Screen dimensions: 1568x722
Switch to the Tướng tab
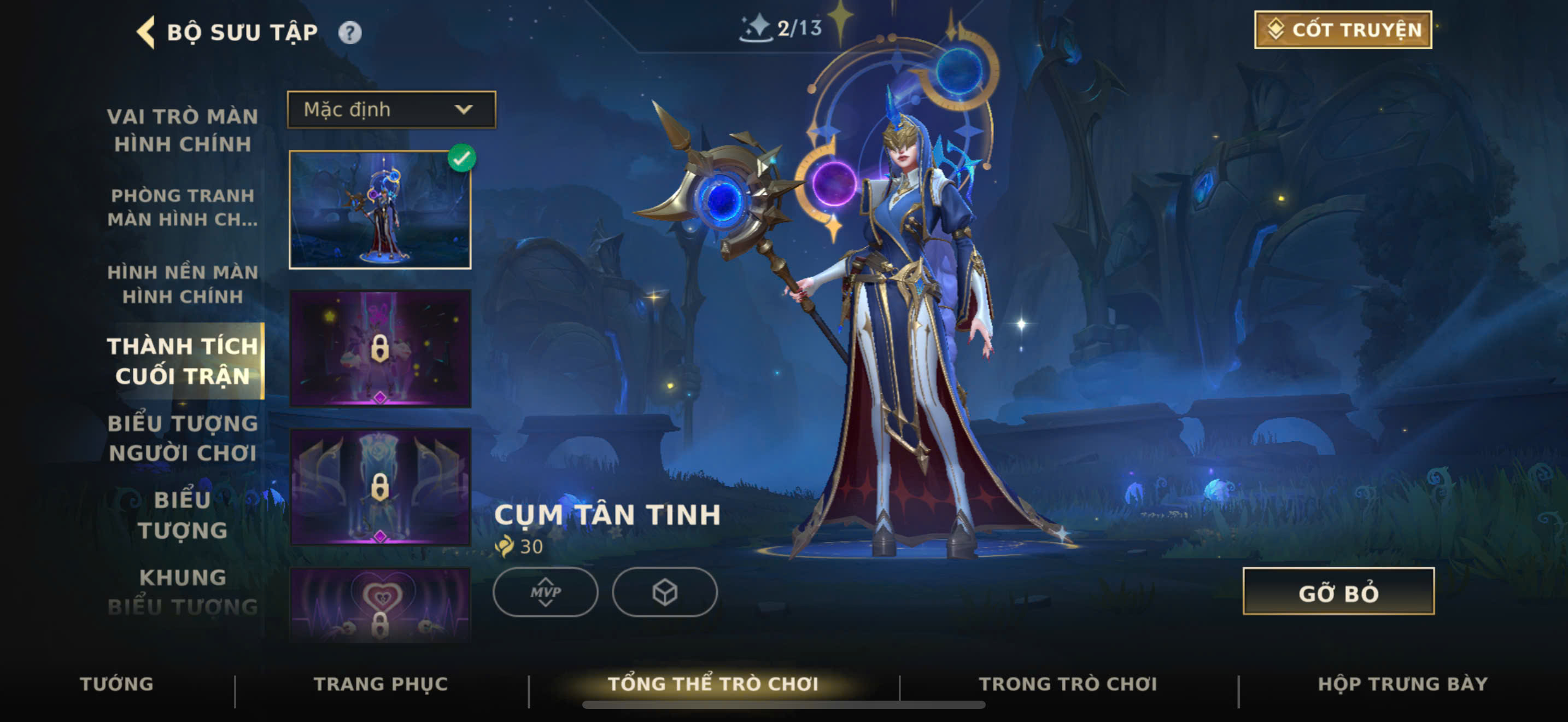click(117, 684)
